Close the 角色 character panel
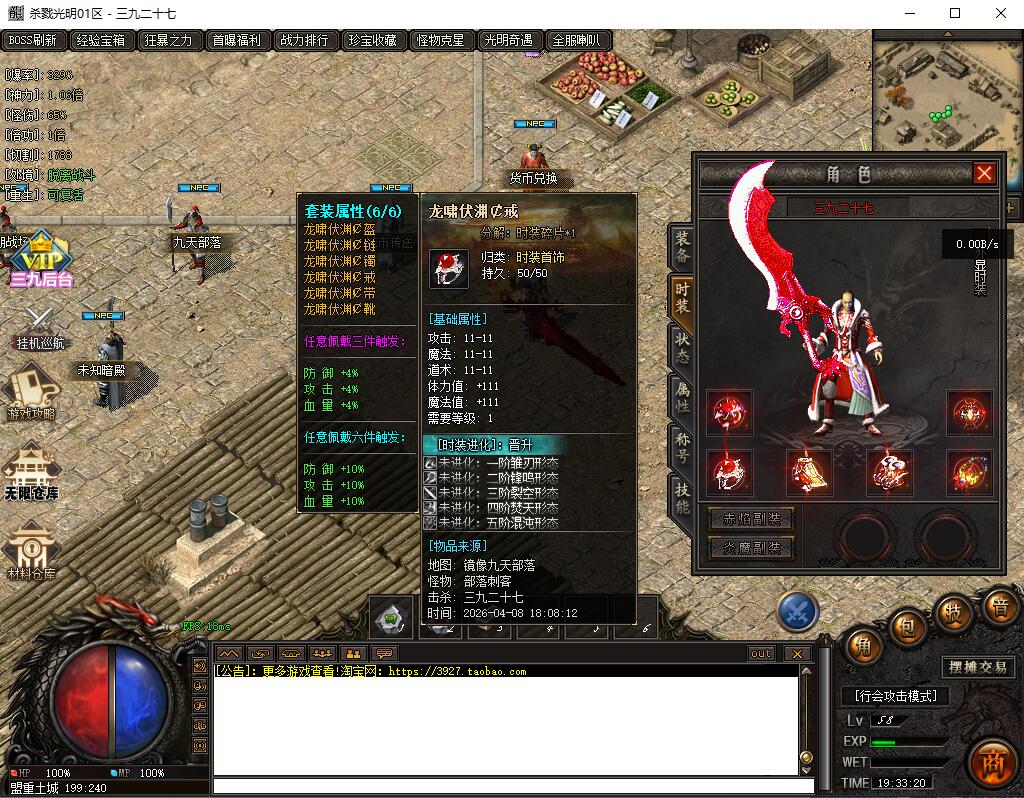 (984, 174)
